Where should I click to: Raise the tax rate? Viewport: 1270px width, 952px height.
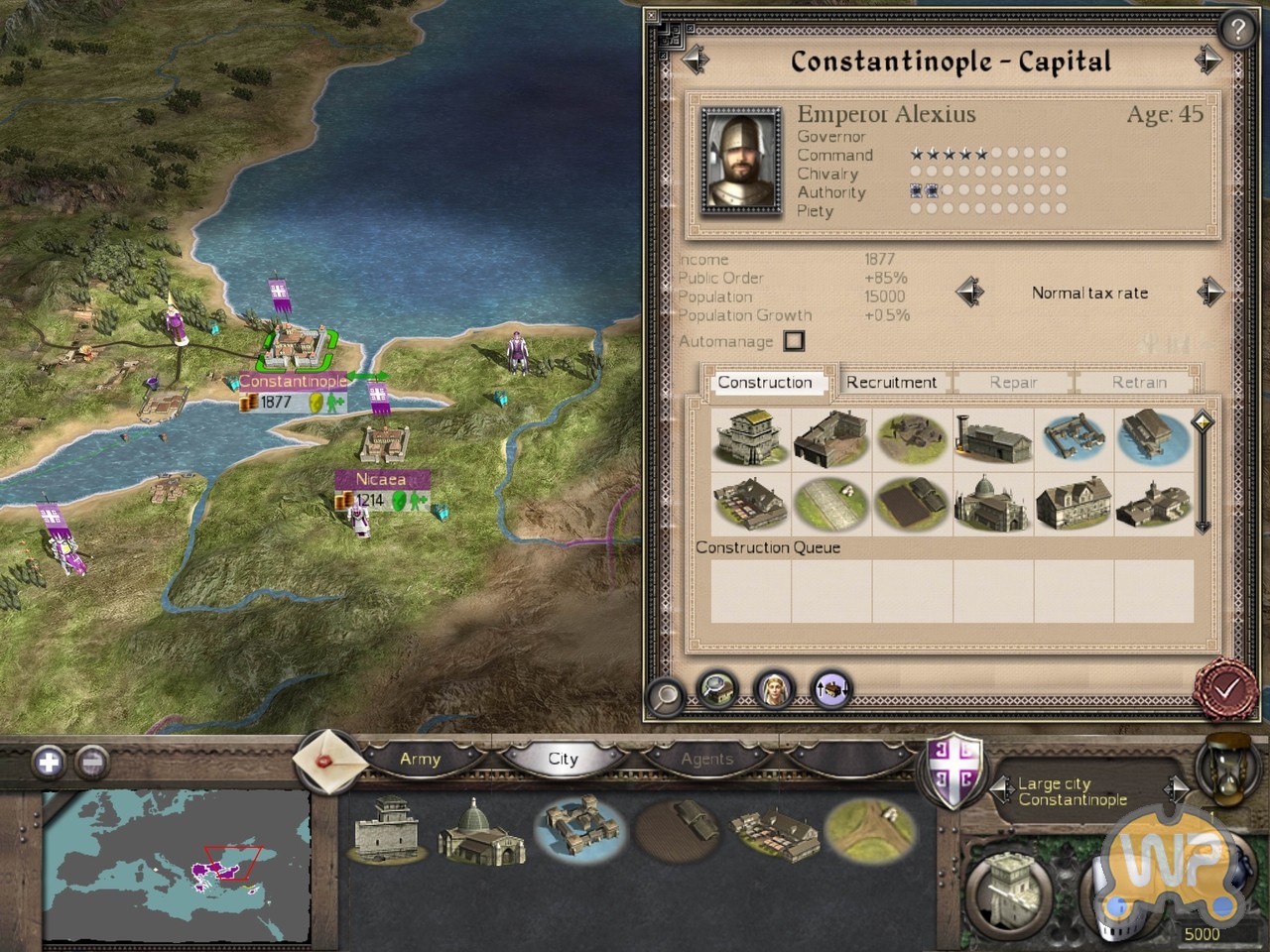(x=1209, y=293)
